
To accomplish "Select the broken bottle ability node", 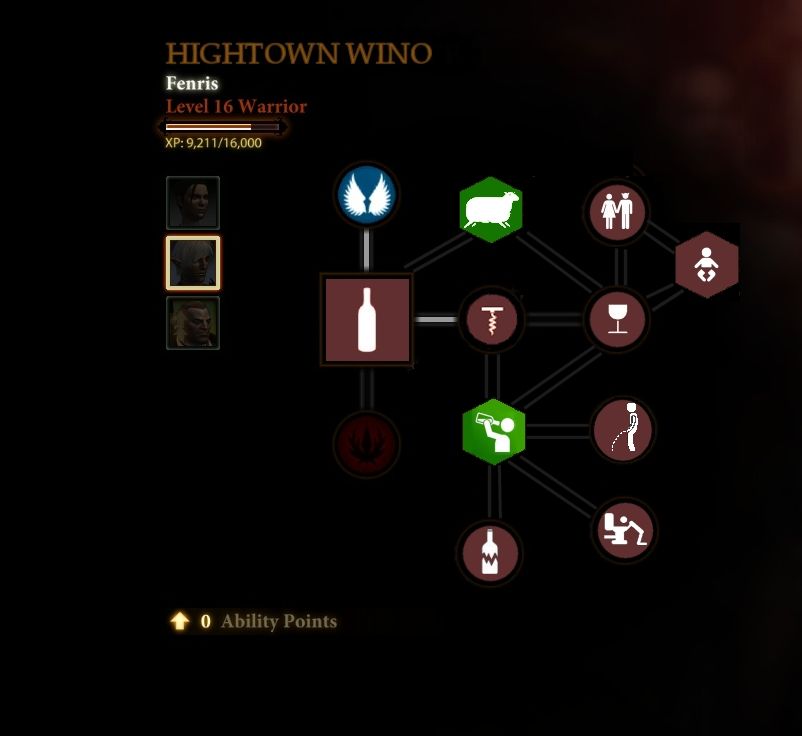I will pos(489,552).
